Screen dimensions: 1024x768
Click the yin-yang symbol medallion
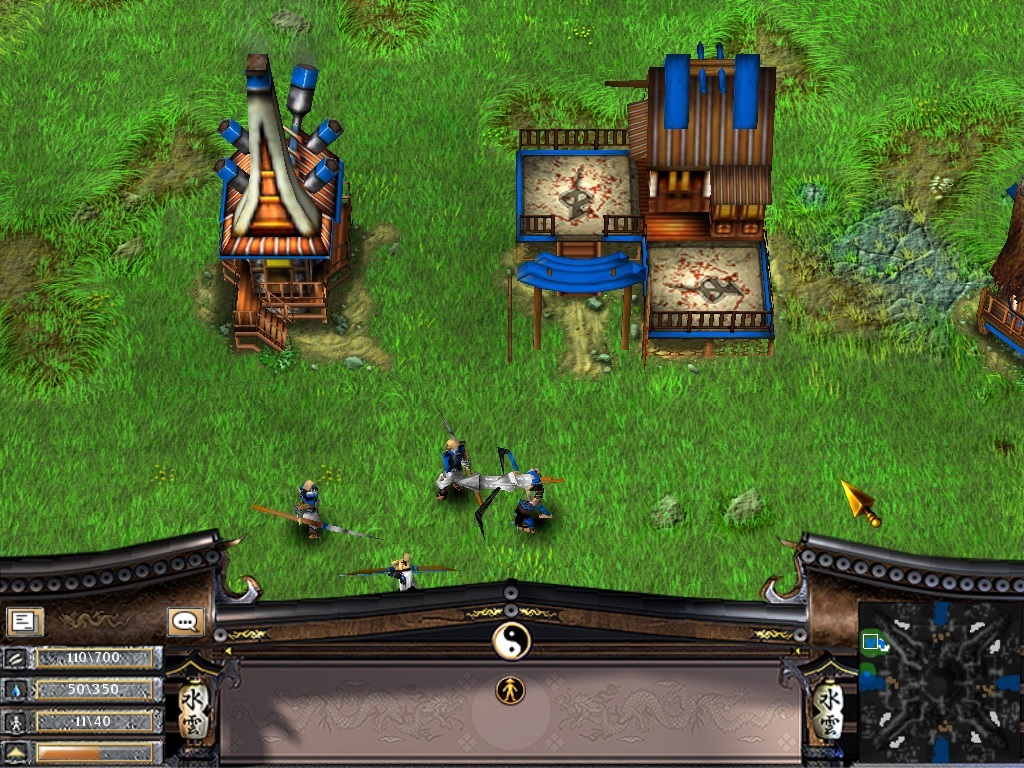pyautogui.click(x=511, y=640)
